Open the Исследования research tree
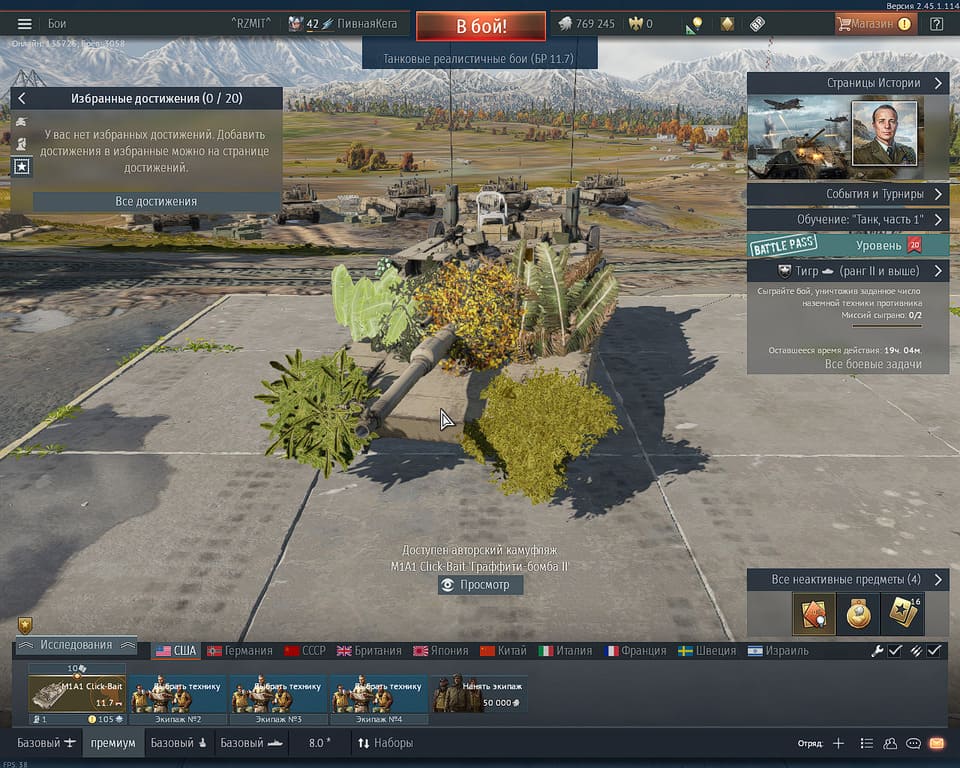 [76, 645]
